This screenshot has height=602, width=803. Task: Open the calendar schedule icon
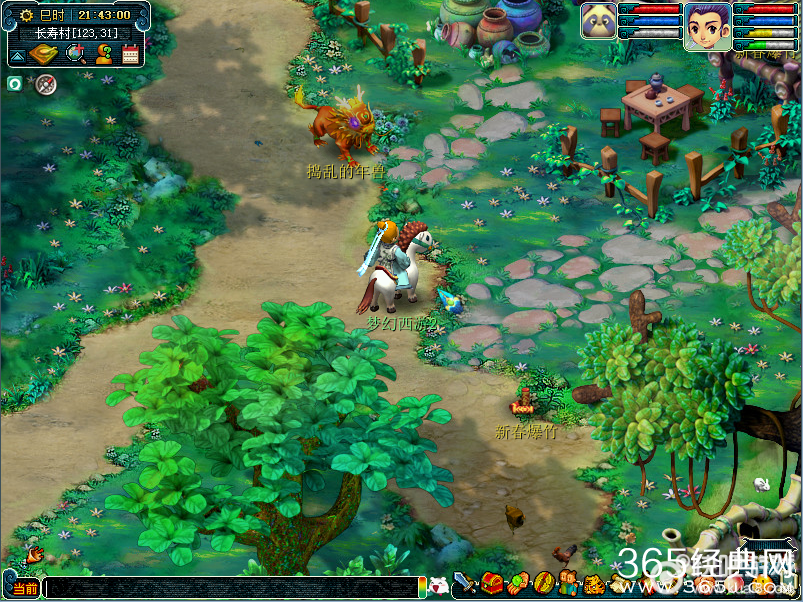coord(130,54)
